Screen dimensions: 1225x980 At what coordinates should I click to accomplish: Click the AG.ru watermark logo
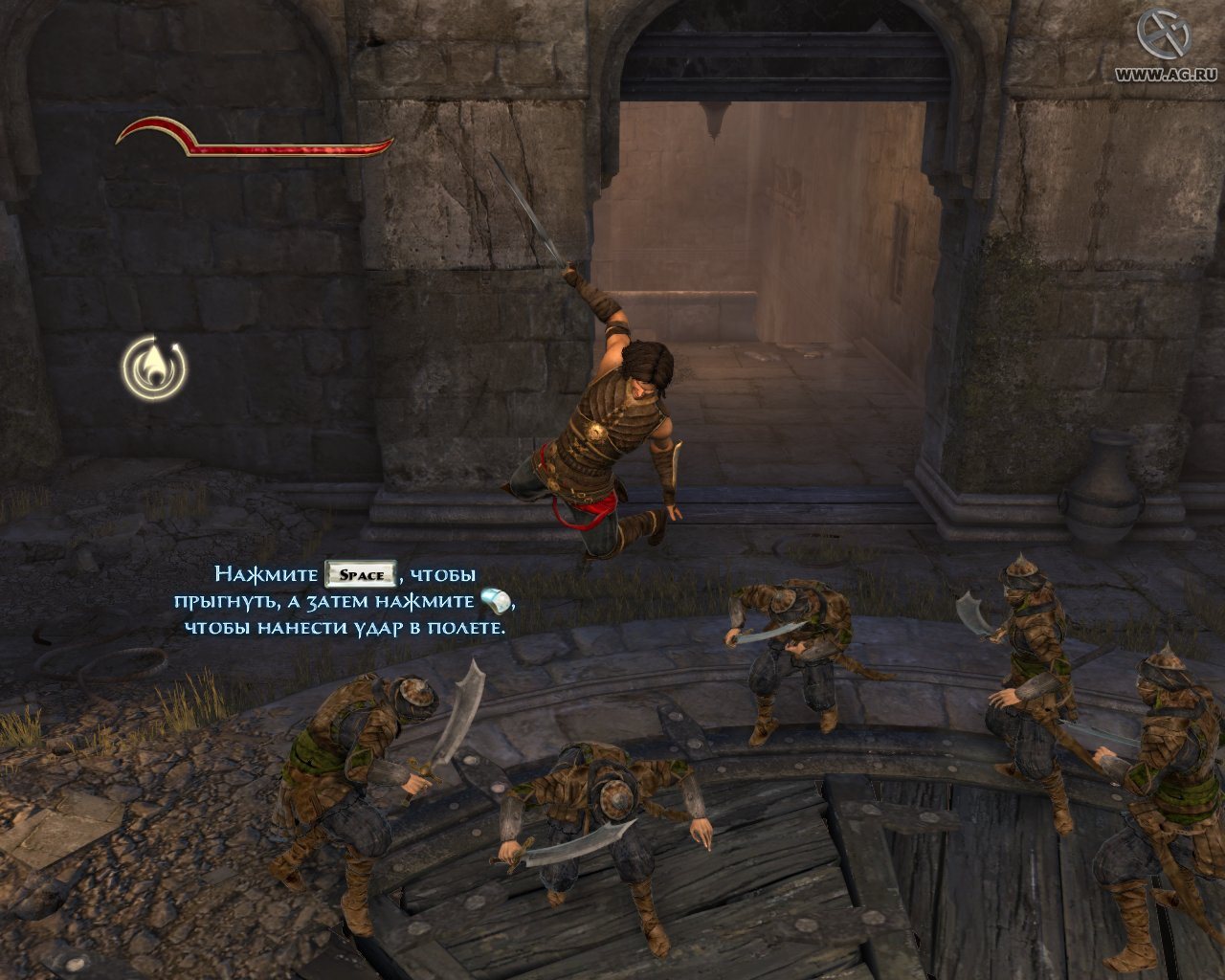[1162, 35]
